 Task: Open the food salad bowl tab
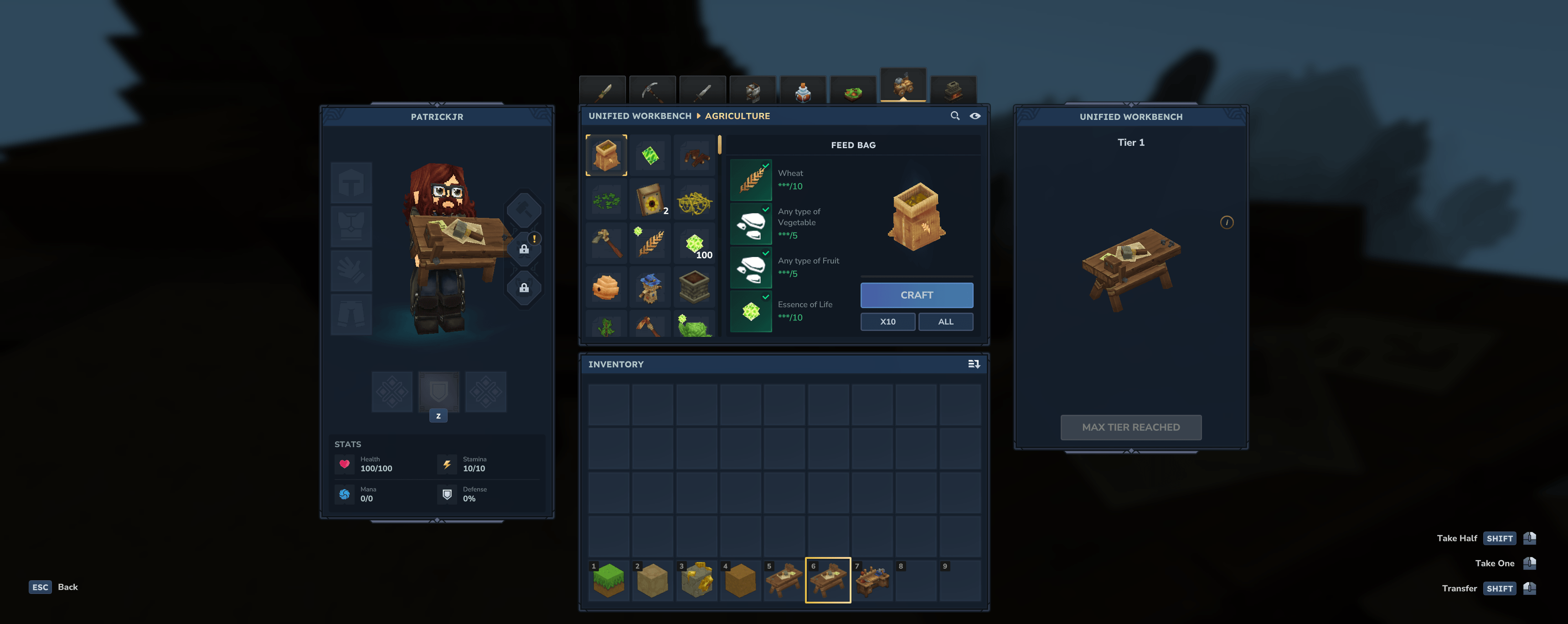[x=853, y=91]
